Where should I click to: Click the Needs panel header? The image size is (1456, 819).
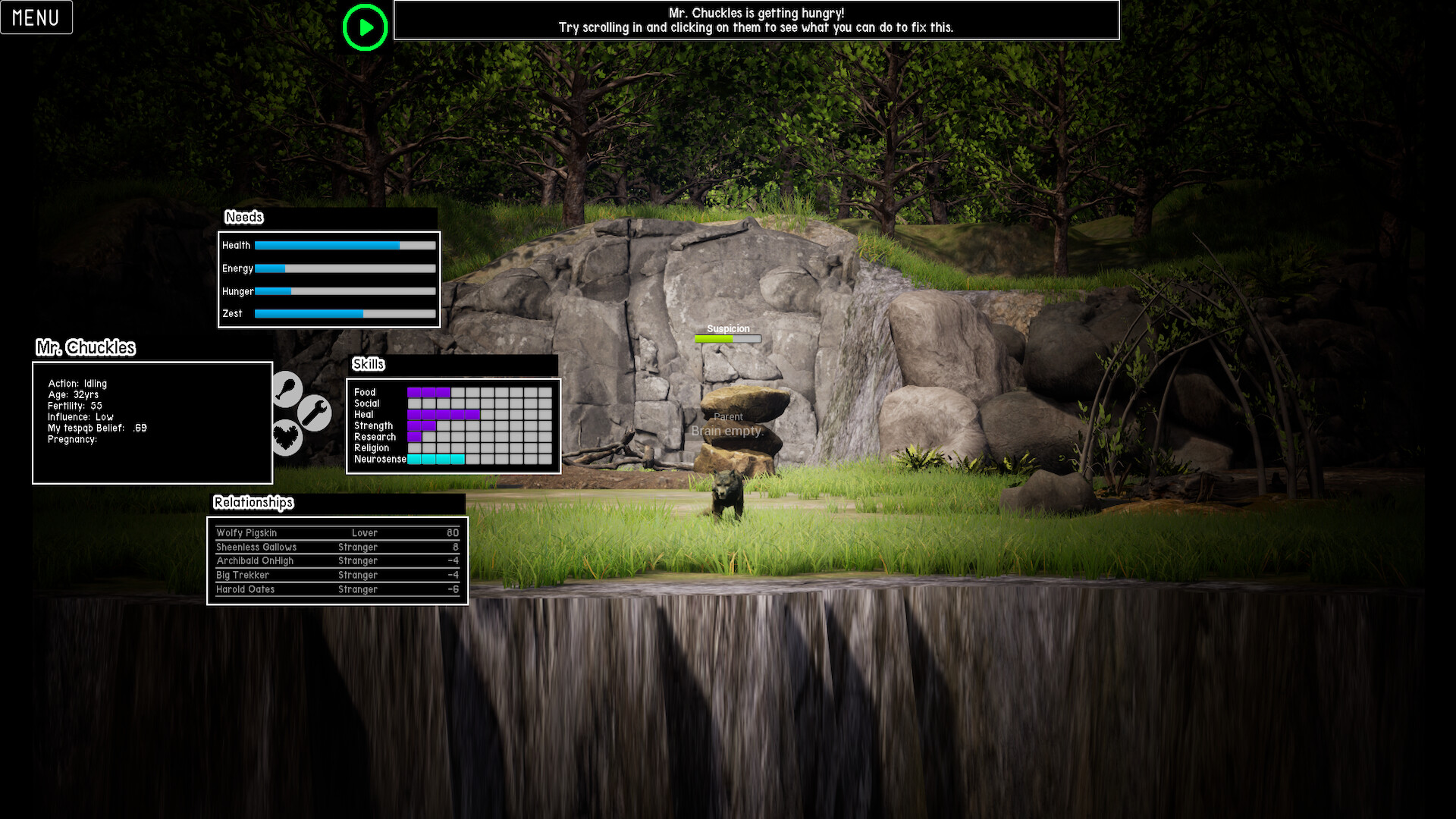pos(244,217)
